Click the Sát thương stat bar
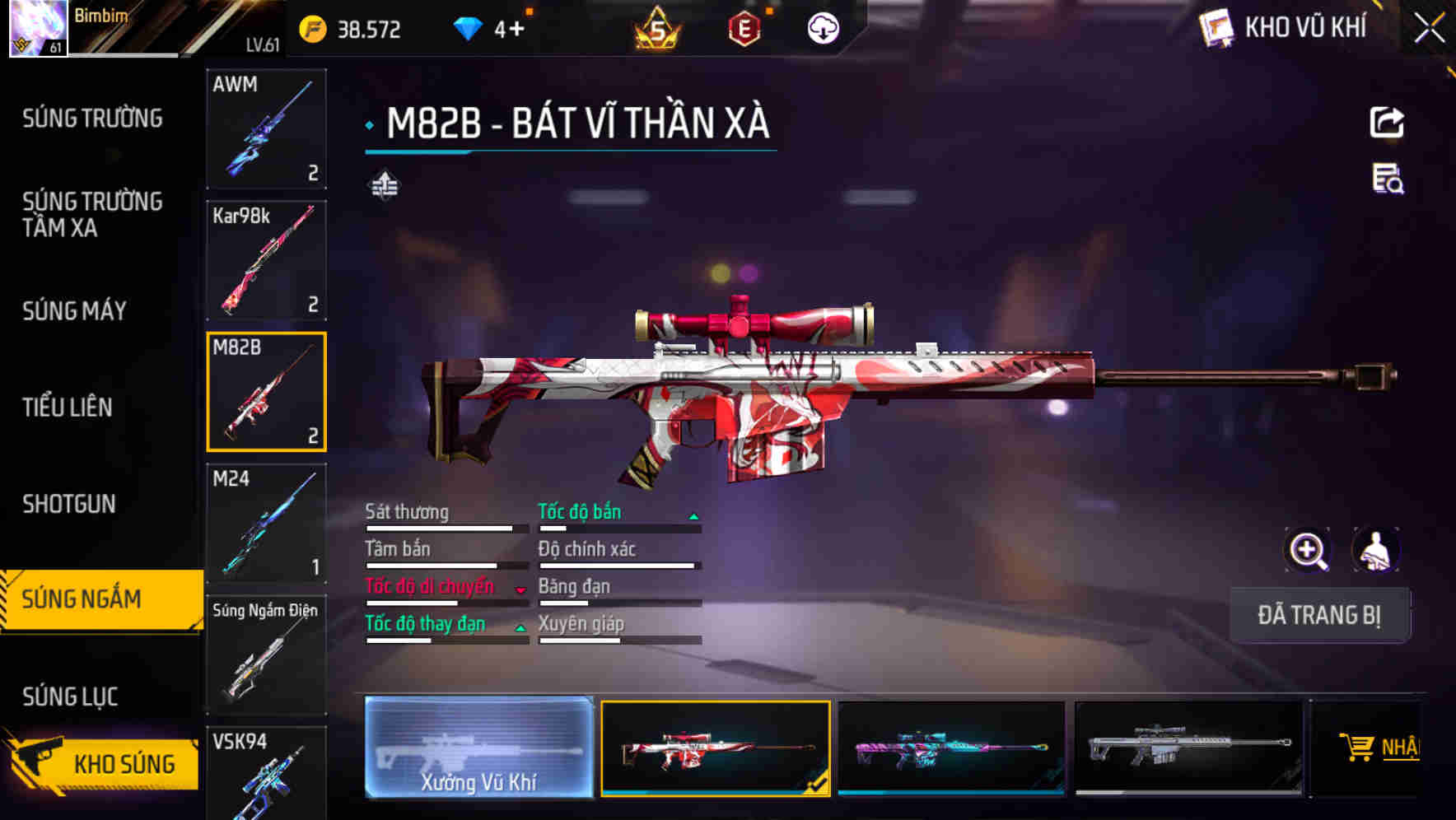 pos(446,528)
